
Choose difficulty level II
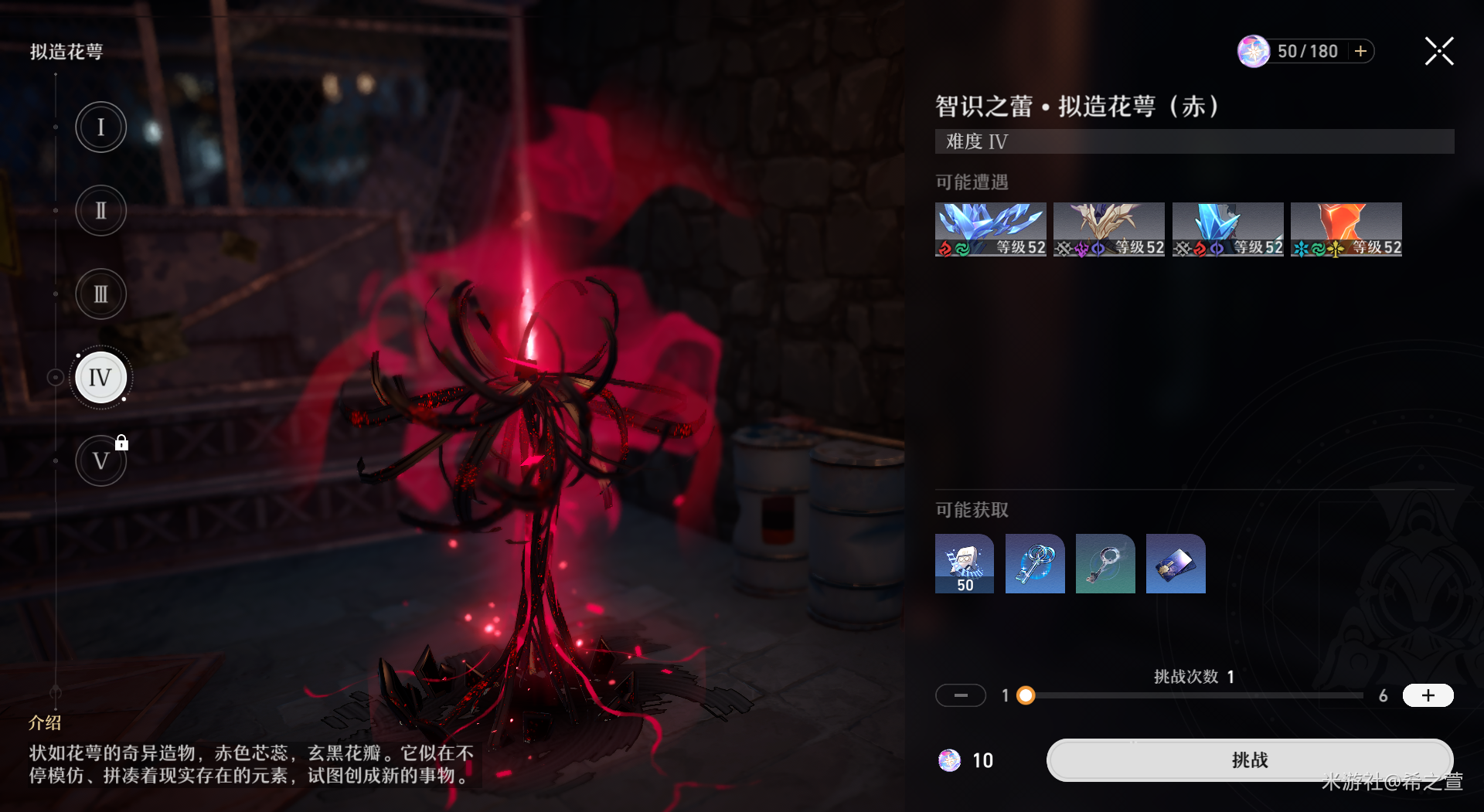click(100, 210)
